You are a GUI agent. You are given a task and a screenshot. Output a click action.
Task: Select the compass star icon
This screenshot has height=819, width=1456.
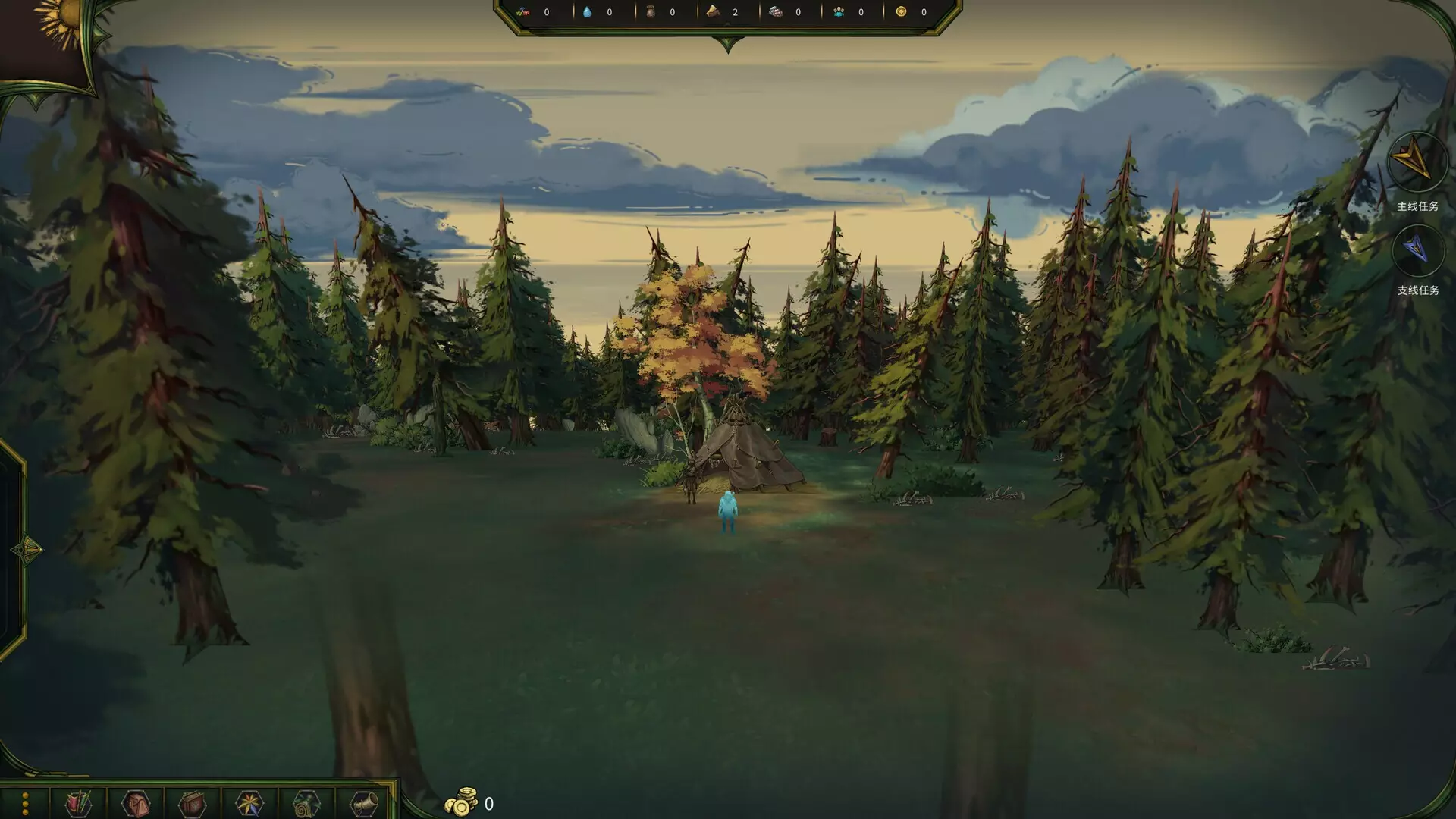click(249, 803)
